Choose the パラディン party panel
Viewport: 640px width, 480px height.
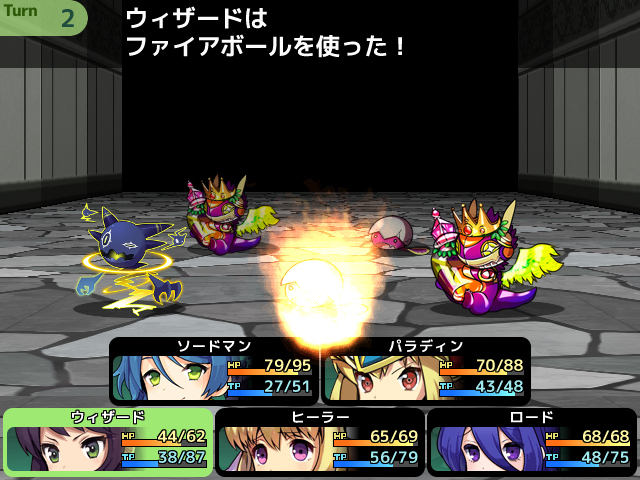click(426, 371)
